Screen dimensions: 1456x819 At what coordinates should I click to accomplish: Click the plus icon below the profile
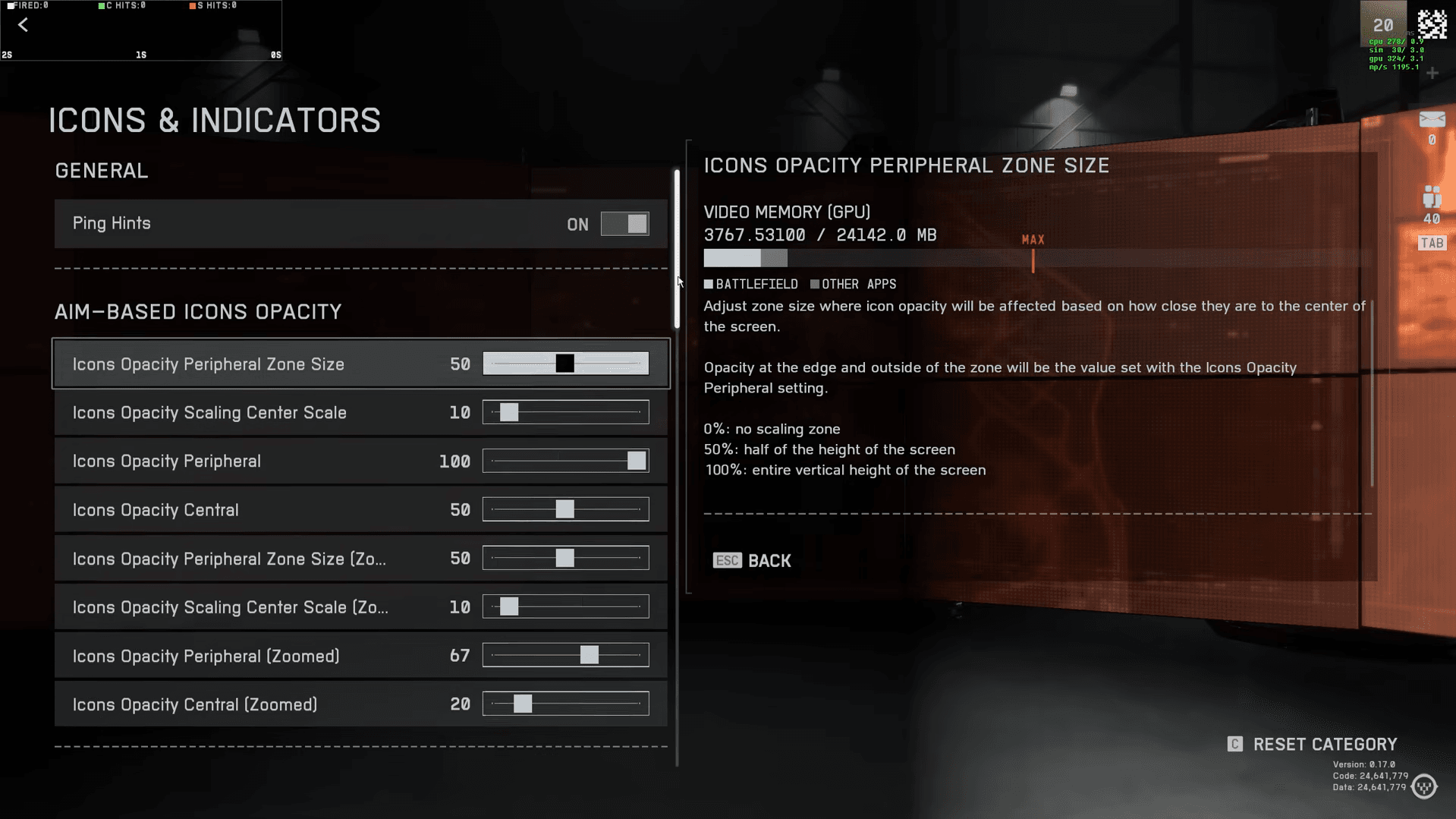click(x=1432, y=74)
